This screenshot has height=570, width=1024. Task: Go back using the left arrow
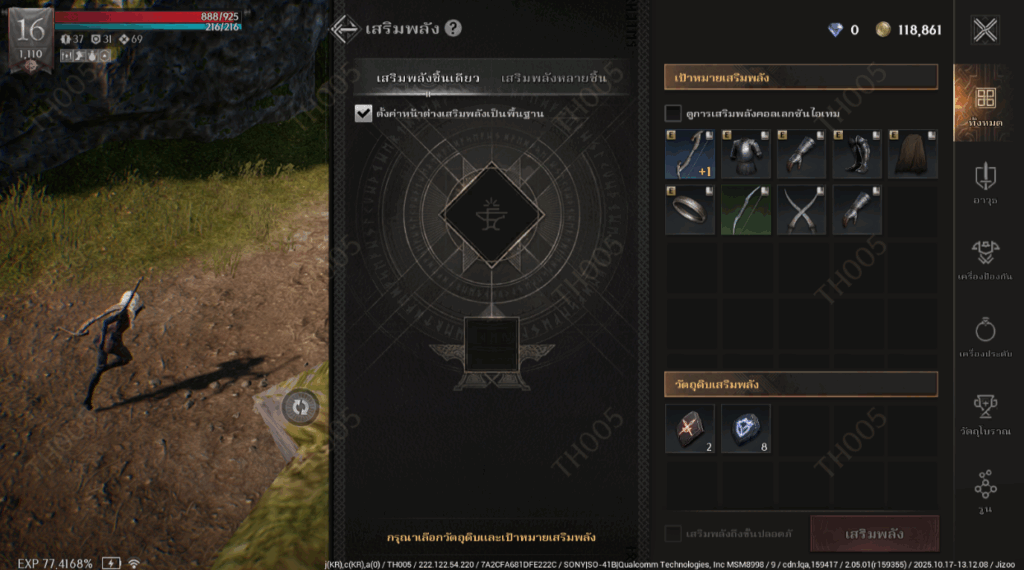(x=345, y=29)
